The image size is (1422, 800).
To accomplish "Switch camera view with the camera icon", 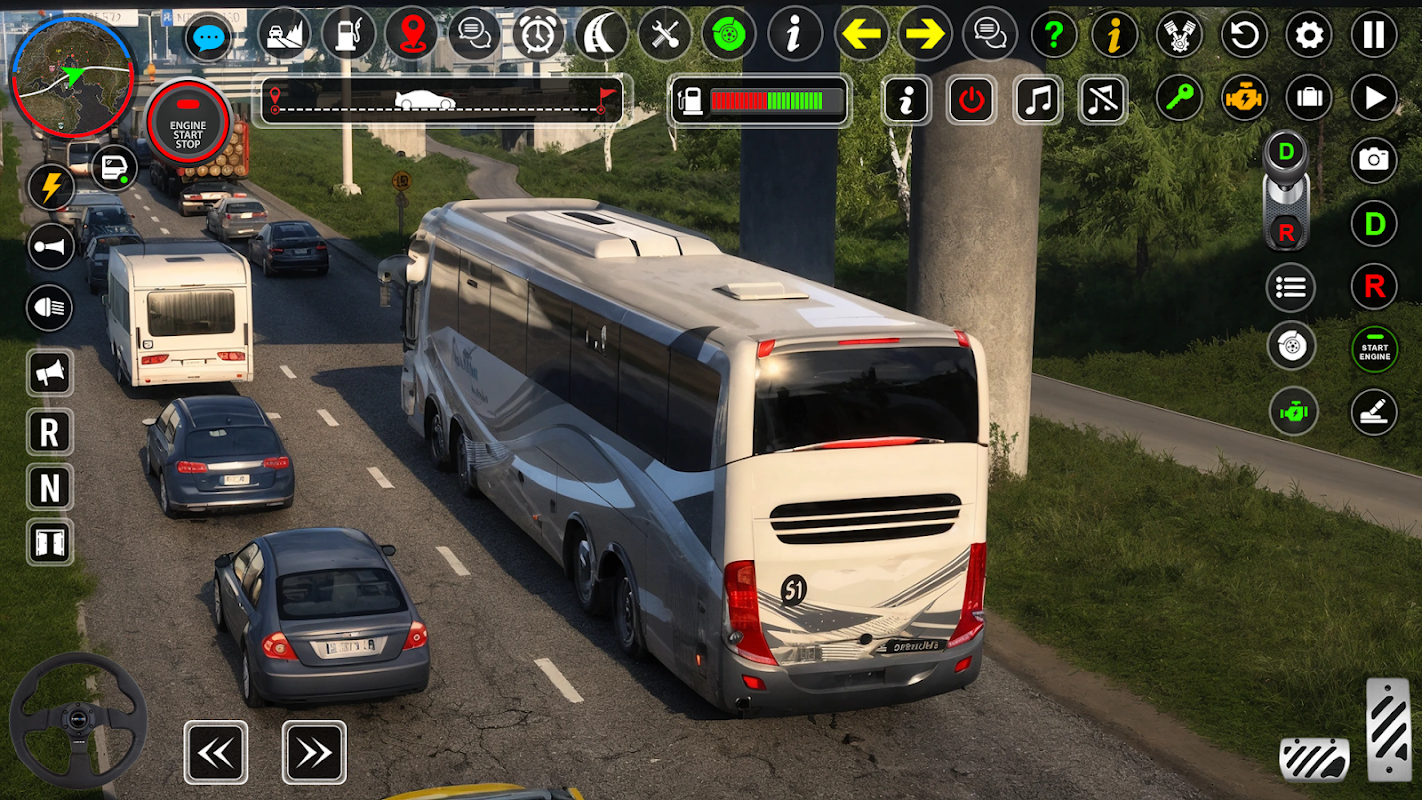I will point(1374,160).
